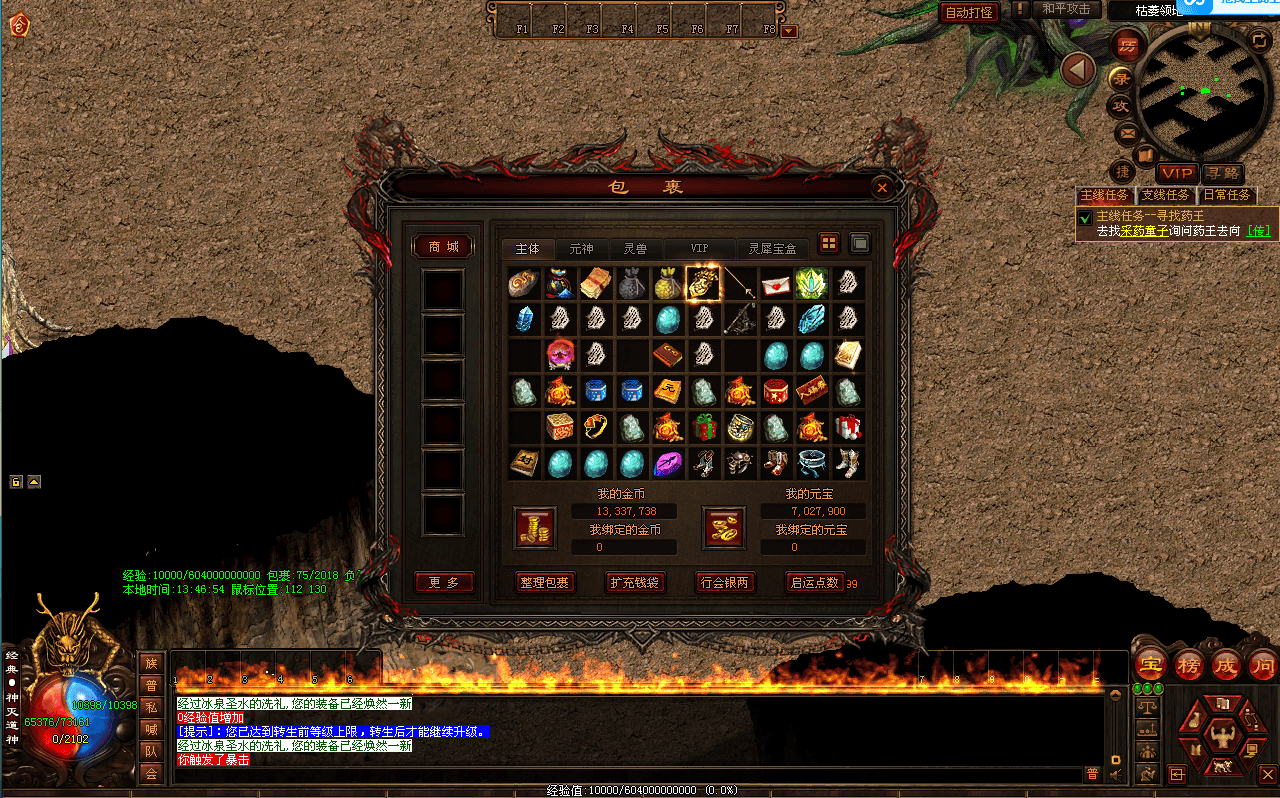Open the VIP bag tab
The image size is (1280, 798).
pyautogui.click(x=699, y=248)
